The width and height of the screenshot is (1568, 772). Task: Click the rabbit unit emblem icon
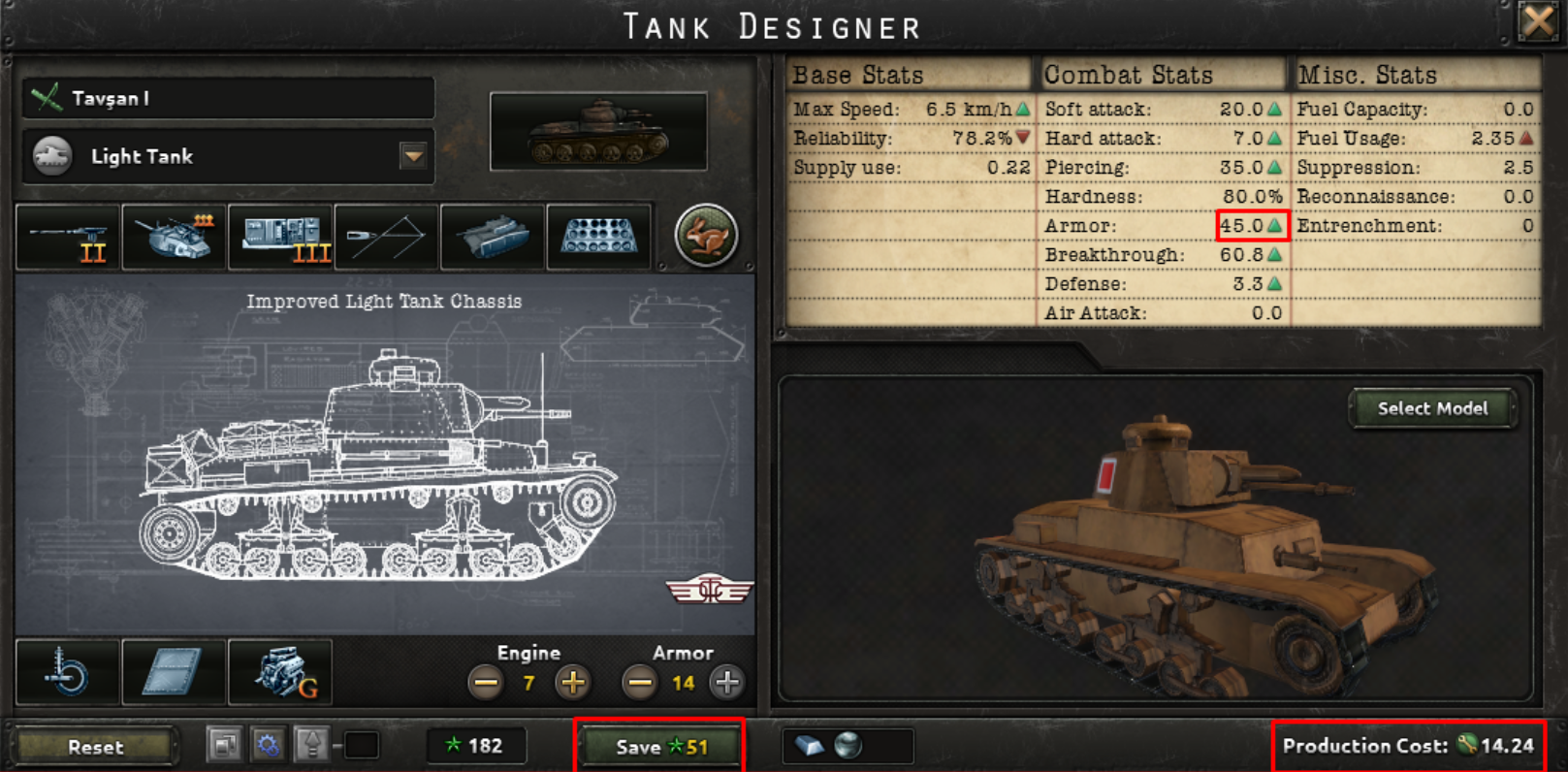click(x=704, y=235)
